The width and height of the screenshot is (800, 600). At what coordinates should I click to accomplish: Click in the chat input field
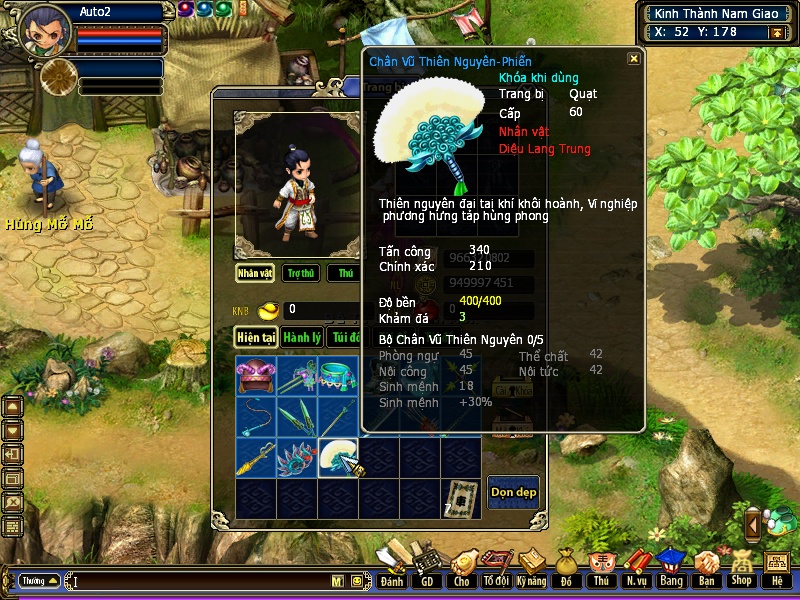200,581
